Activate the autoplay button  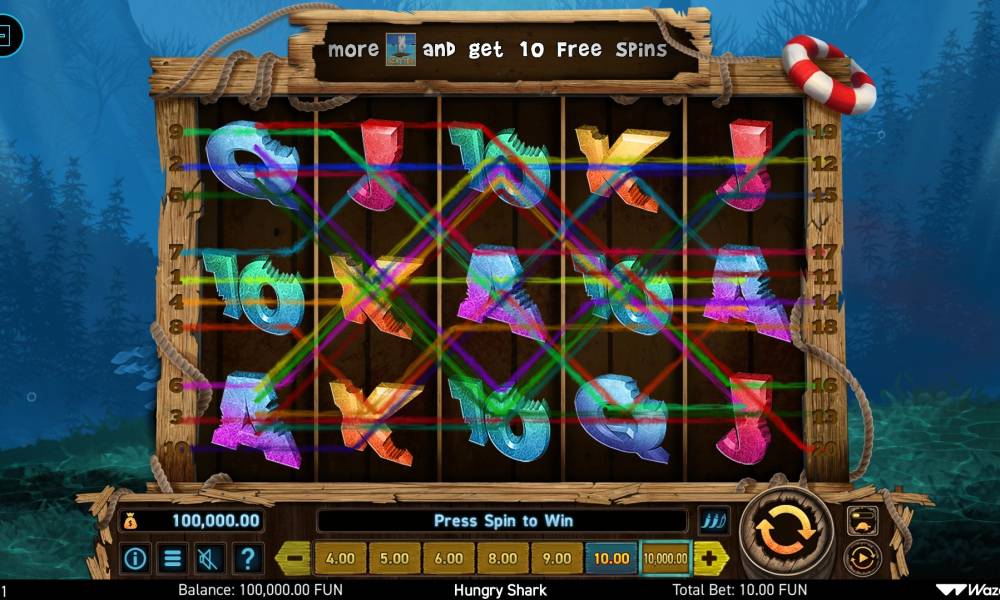862,557
